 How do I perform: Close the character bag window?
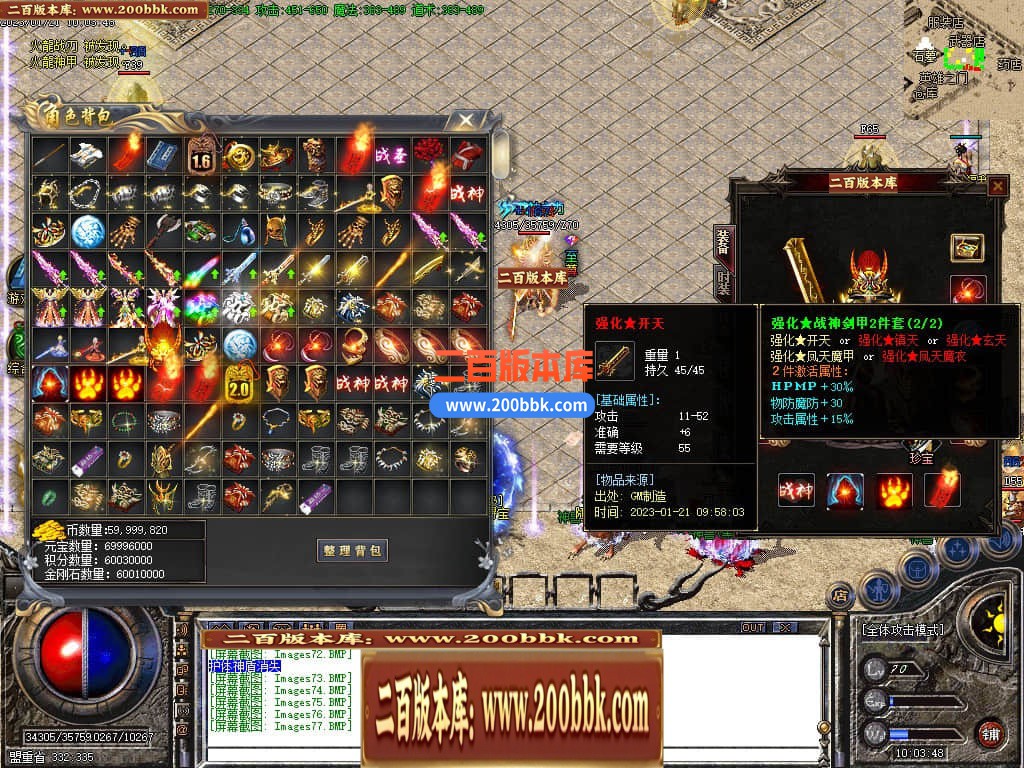(x=465, y=121)
